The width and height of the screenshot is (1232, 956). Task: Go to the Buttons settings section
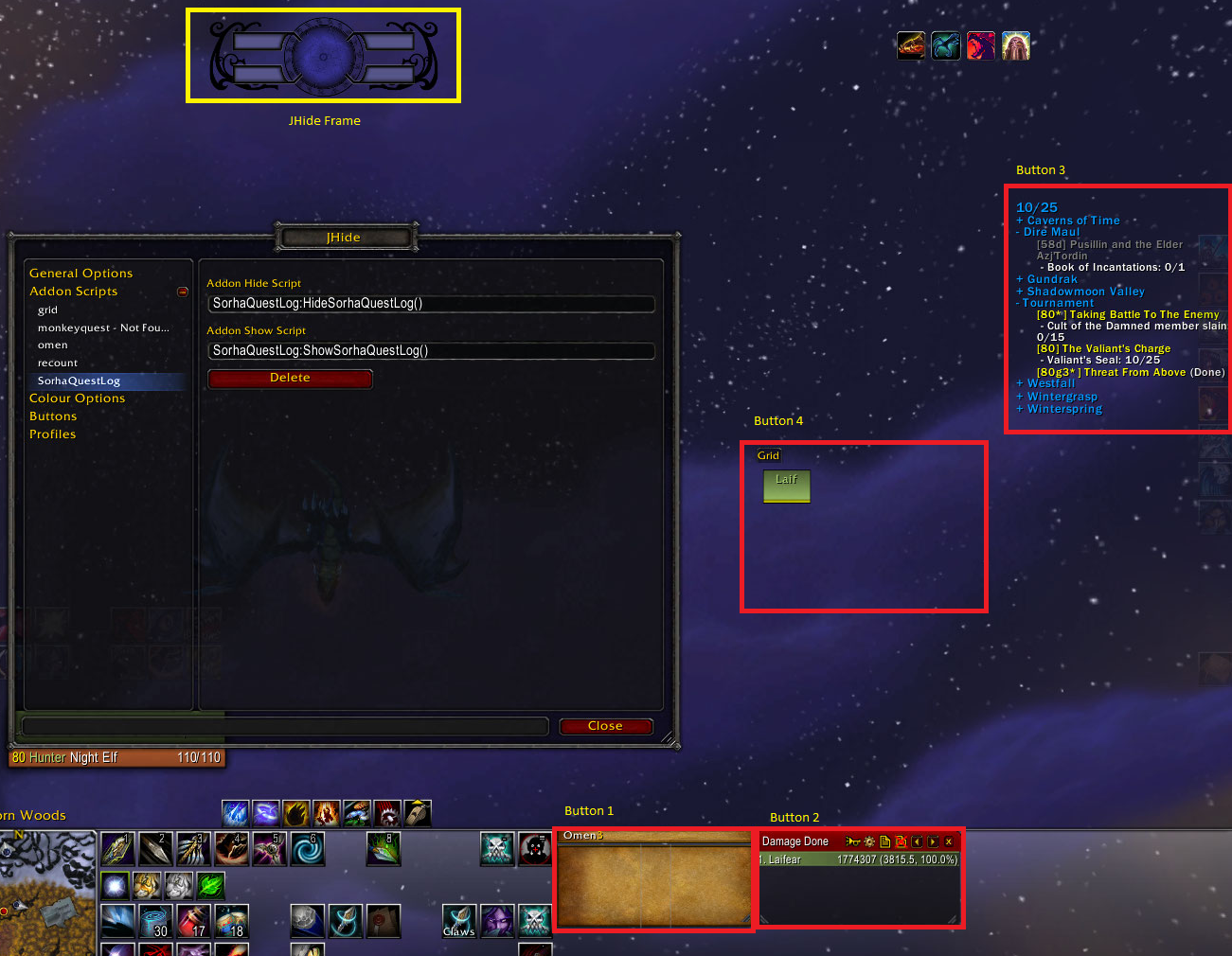click(53, 416)
